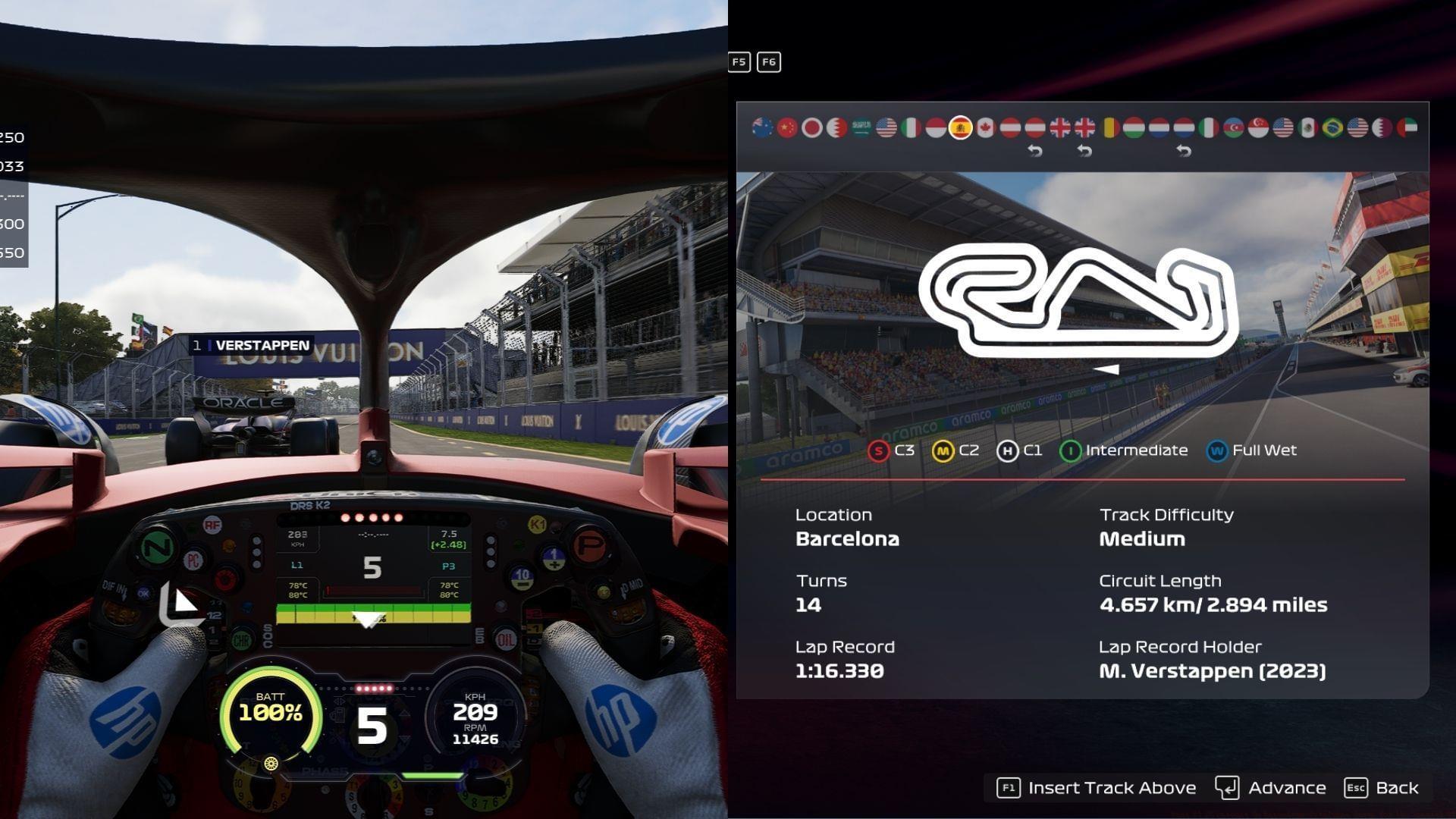Choose the Saudi Arabia flag track
This screenshot has width=1456, height=819.
(x=861, y=127)
